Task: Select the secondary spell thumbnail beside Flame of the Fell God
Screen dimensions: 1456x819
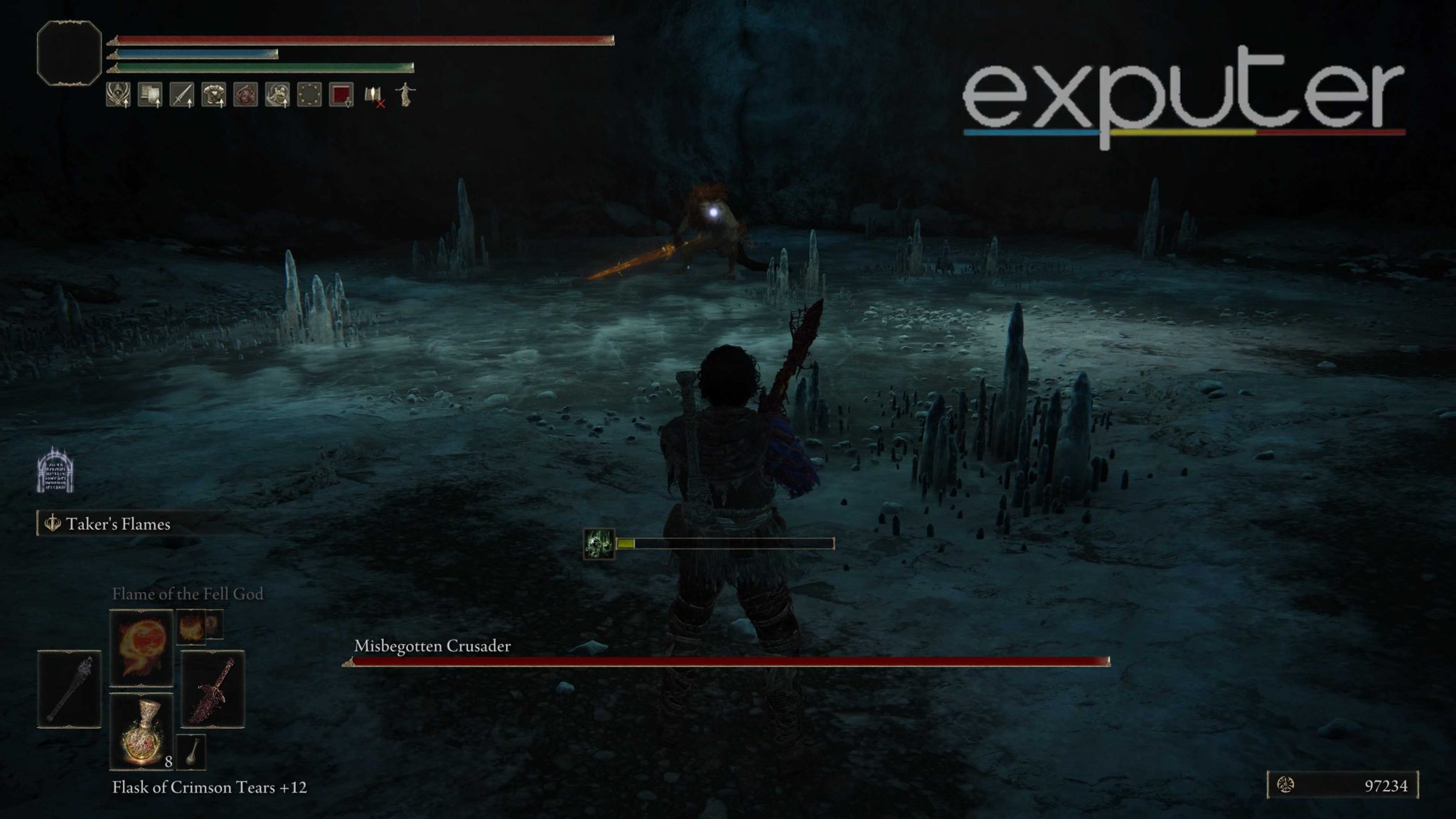Action: click(x=191, y=628)
